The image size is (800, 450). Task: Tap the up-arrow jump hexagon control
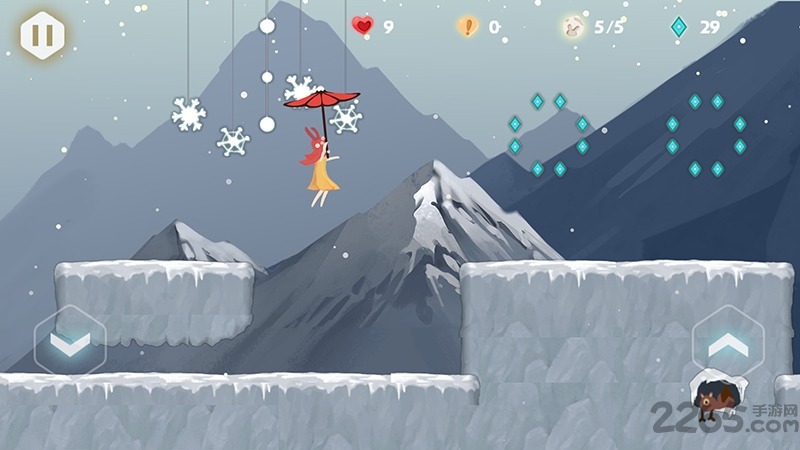click(x=728, y=343)
